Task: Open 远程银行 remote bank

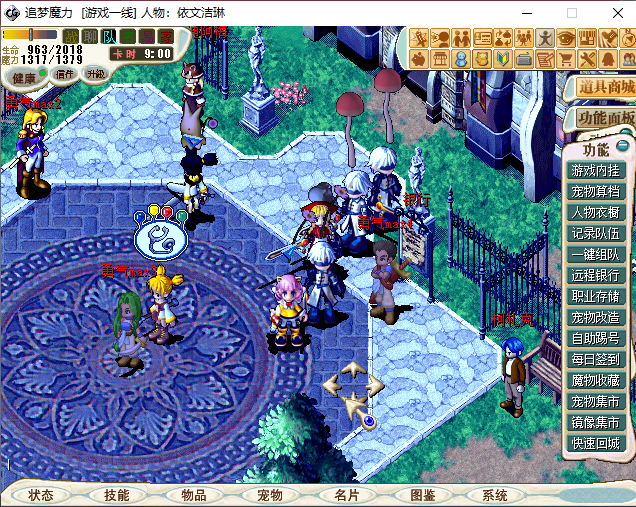Action: coord(595,275)
